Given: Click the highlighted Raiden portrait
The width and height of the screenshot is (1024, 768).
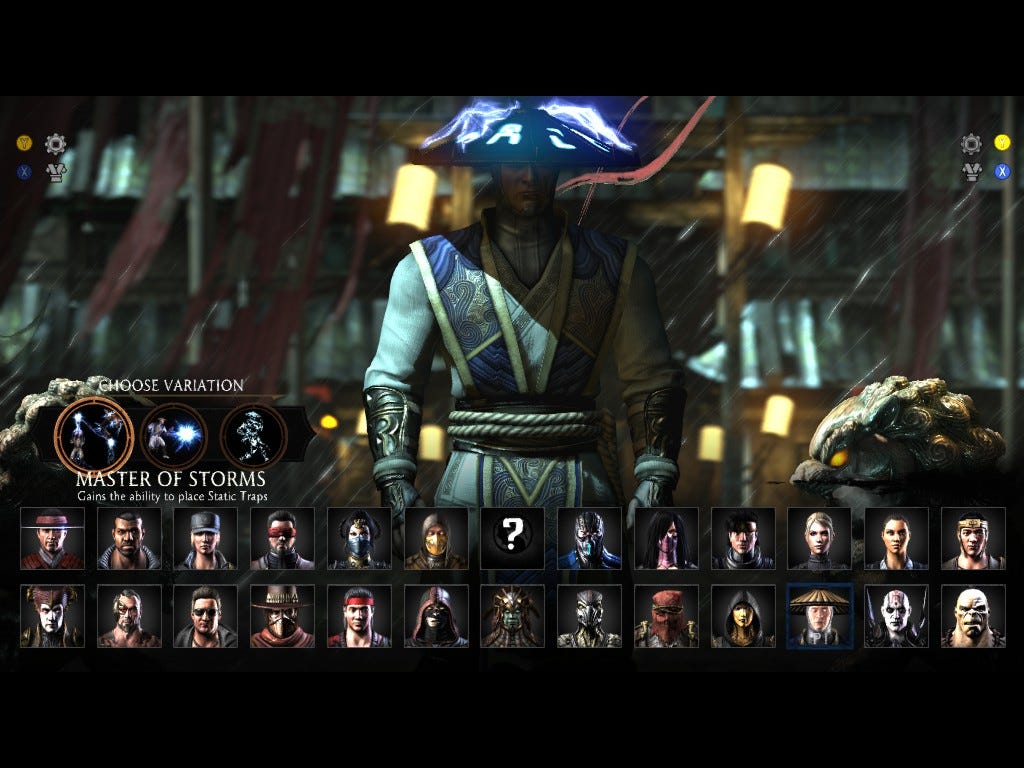Looking at the screenshot, I should coord(819,616).
